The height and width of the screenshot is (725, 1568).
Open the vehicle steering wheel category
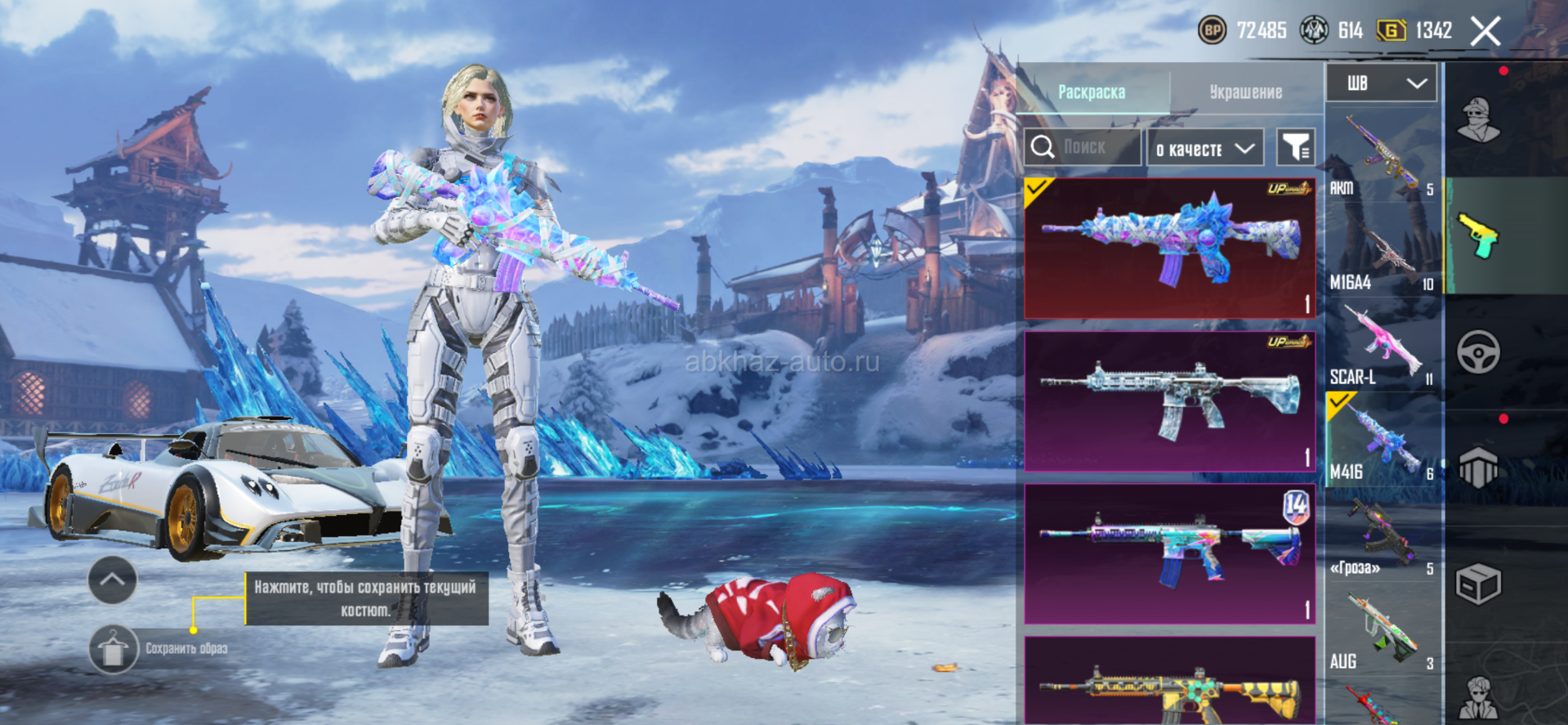click(x=1478, y=353)
